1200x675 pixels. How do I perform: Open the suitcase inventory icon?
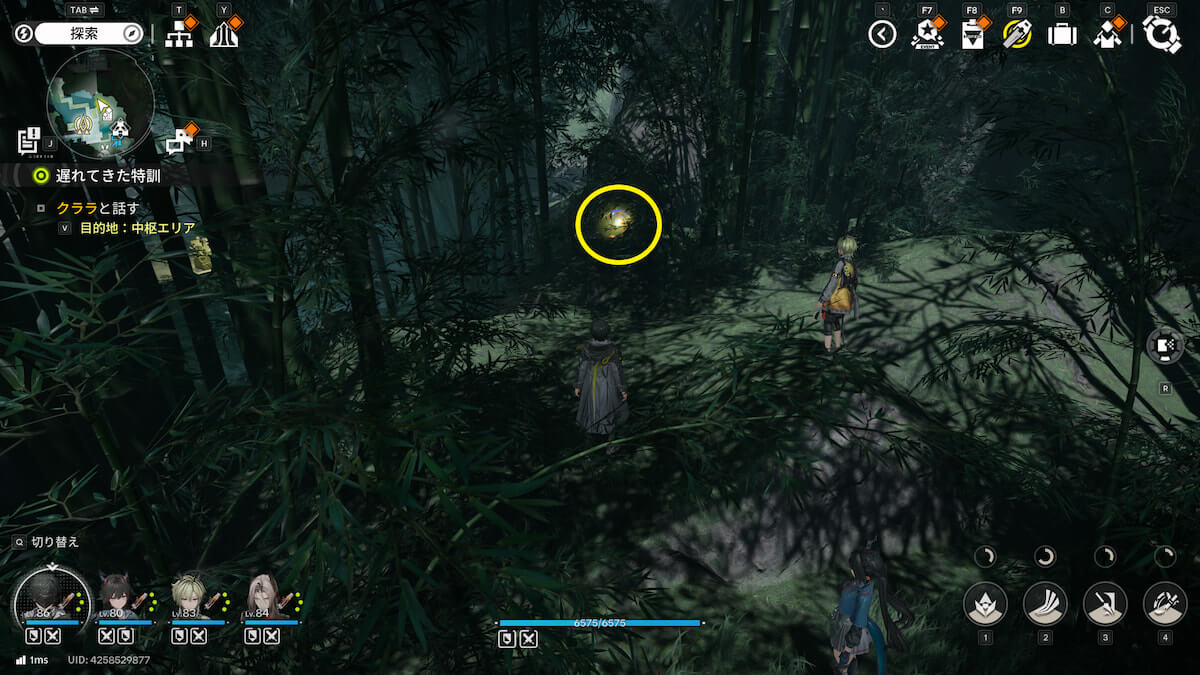1062,35
